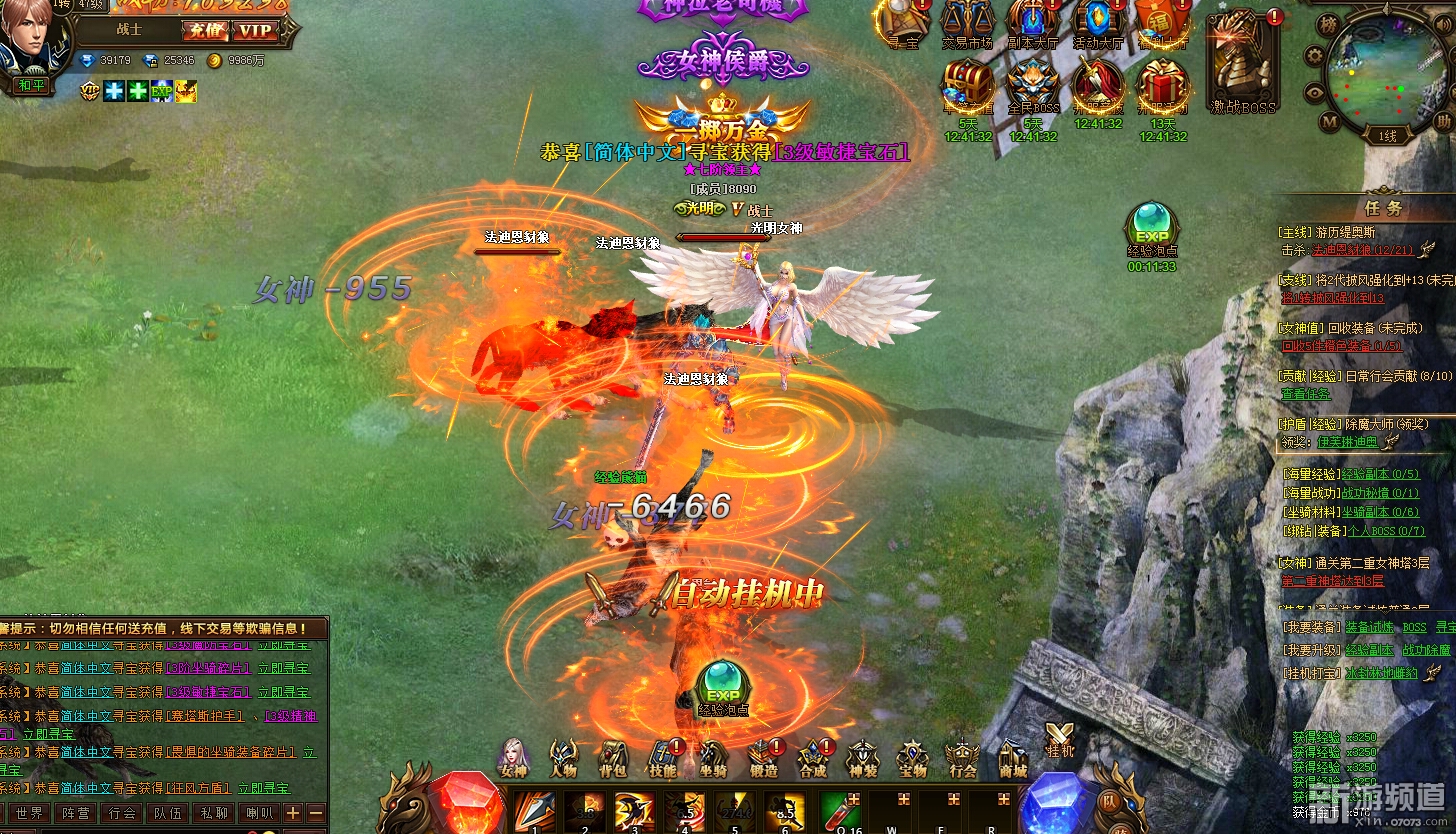
Task: Open the 坐骑 mount menu
Action: point(712,757)
